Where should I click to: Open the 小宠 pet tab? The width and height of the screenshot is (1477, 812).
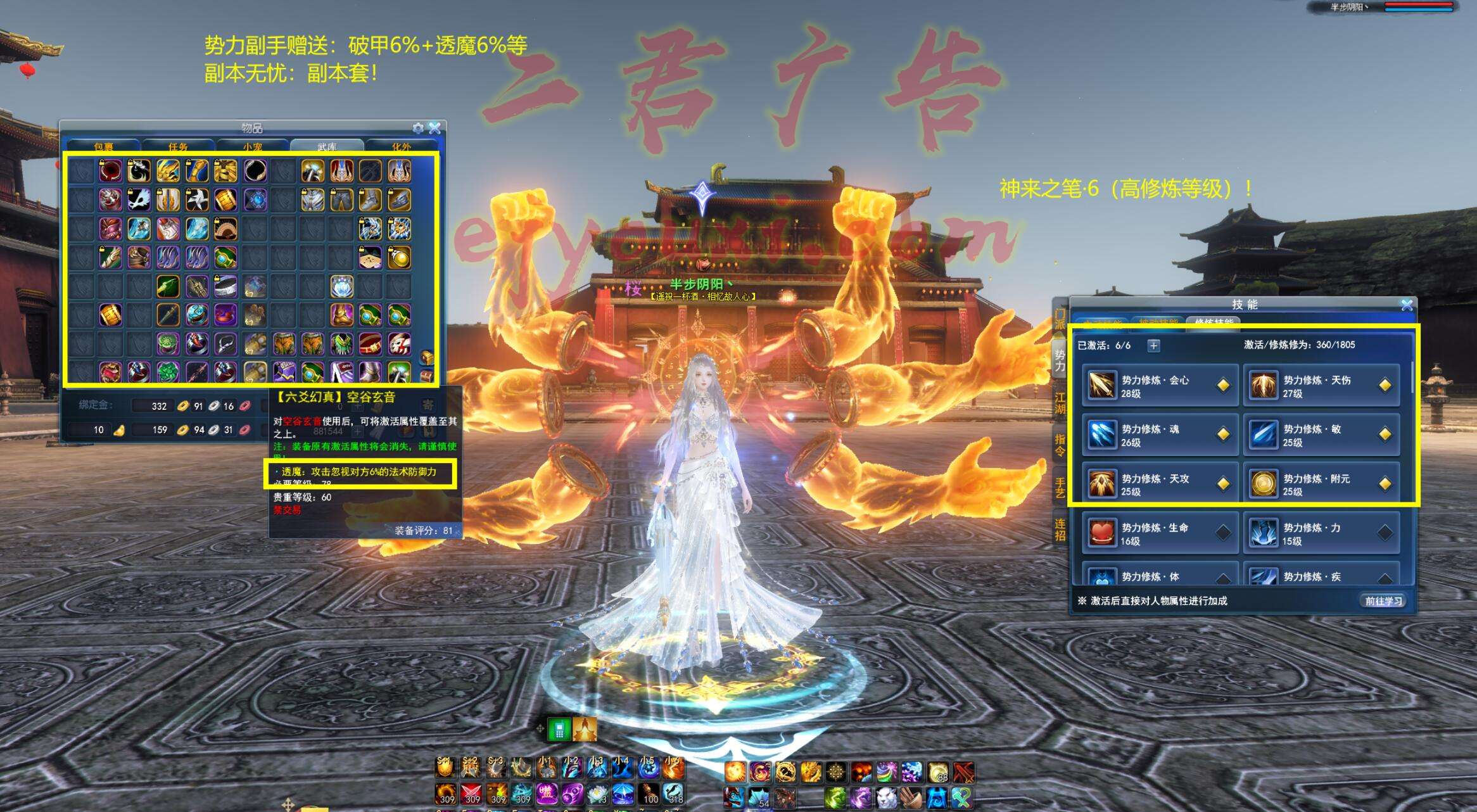tap(252, 147)
